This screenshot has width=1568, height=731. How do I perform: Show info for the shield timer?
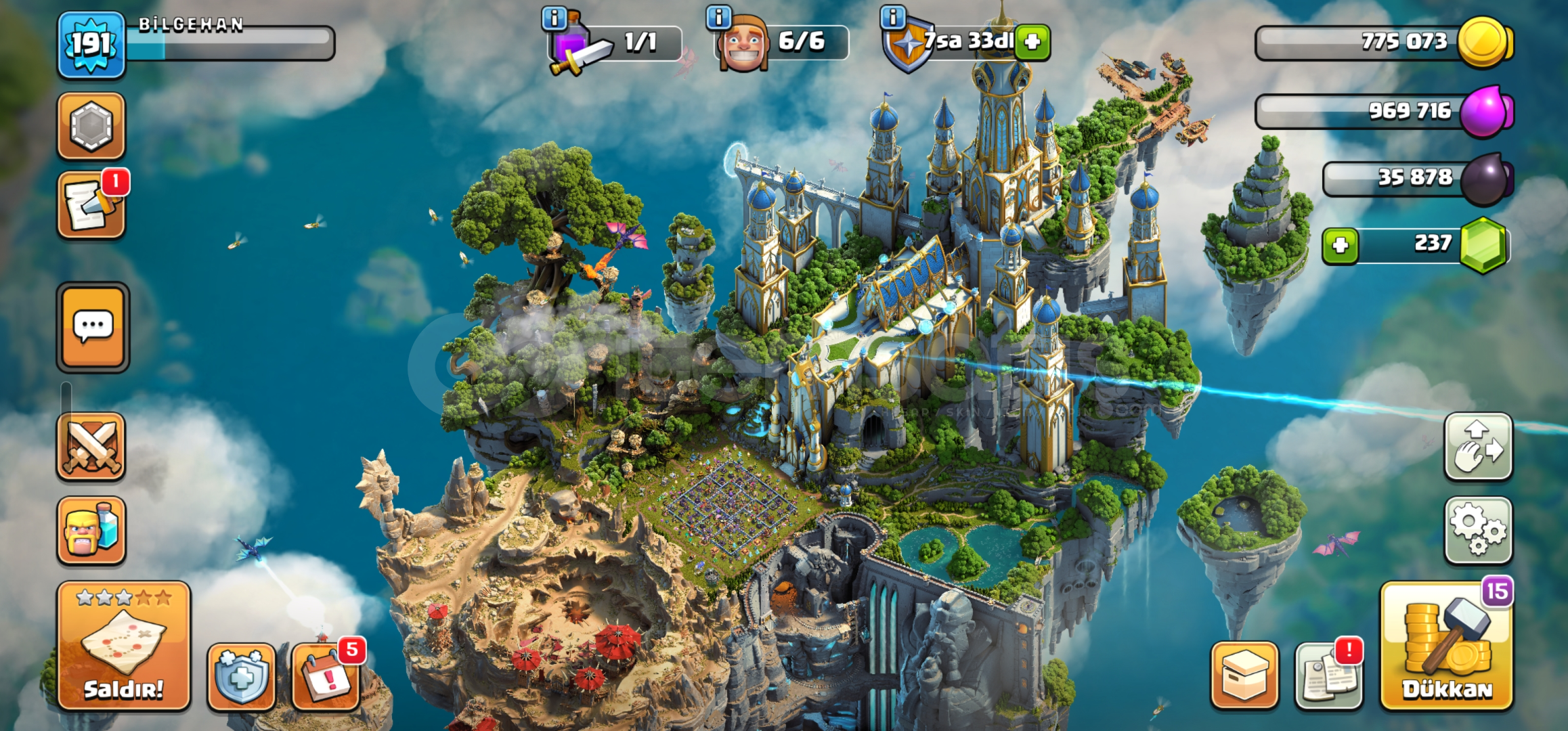[x=893, y=17]
